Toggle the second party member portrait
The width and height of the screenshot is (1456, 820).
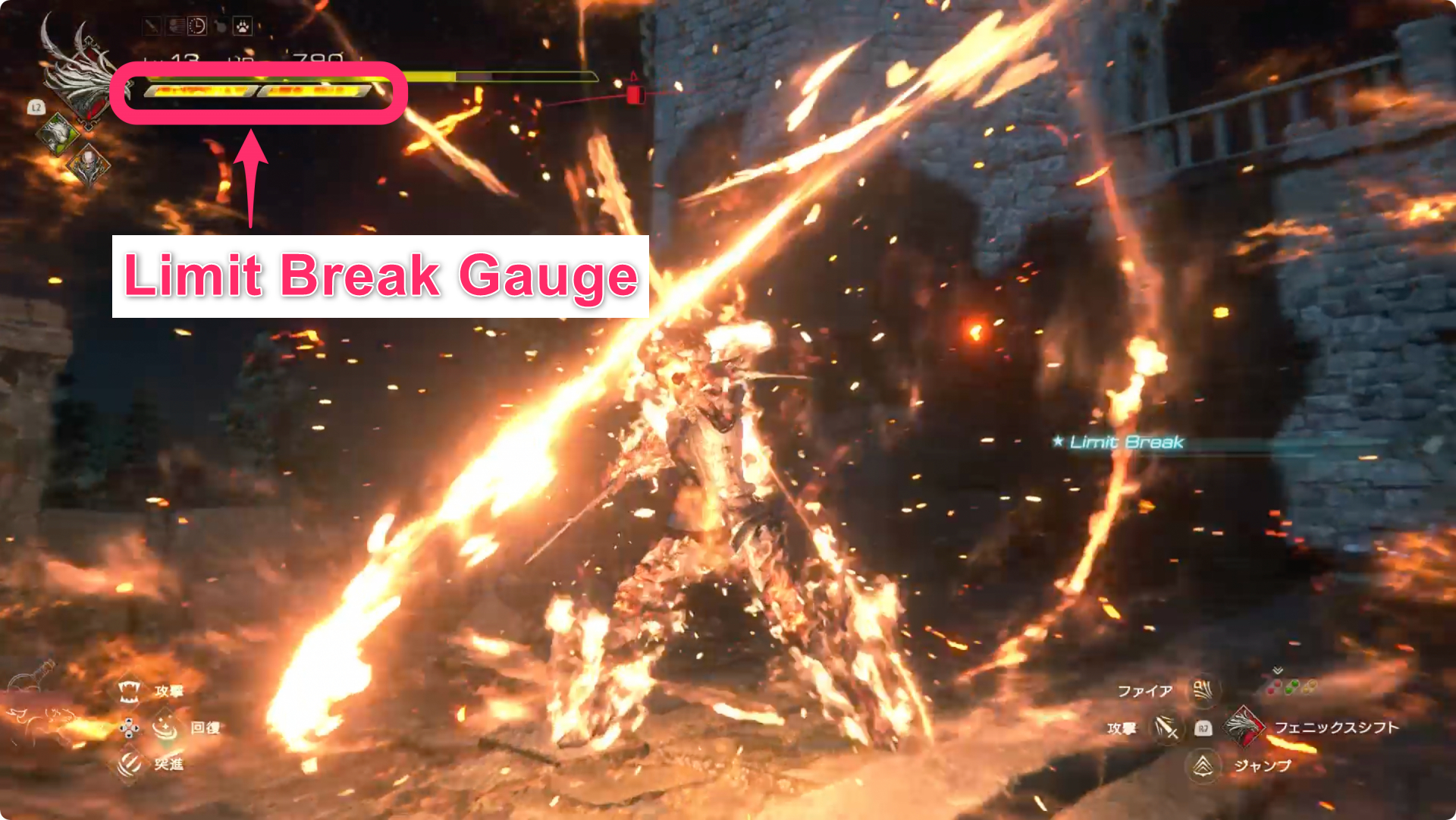(x=89, y=165)
